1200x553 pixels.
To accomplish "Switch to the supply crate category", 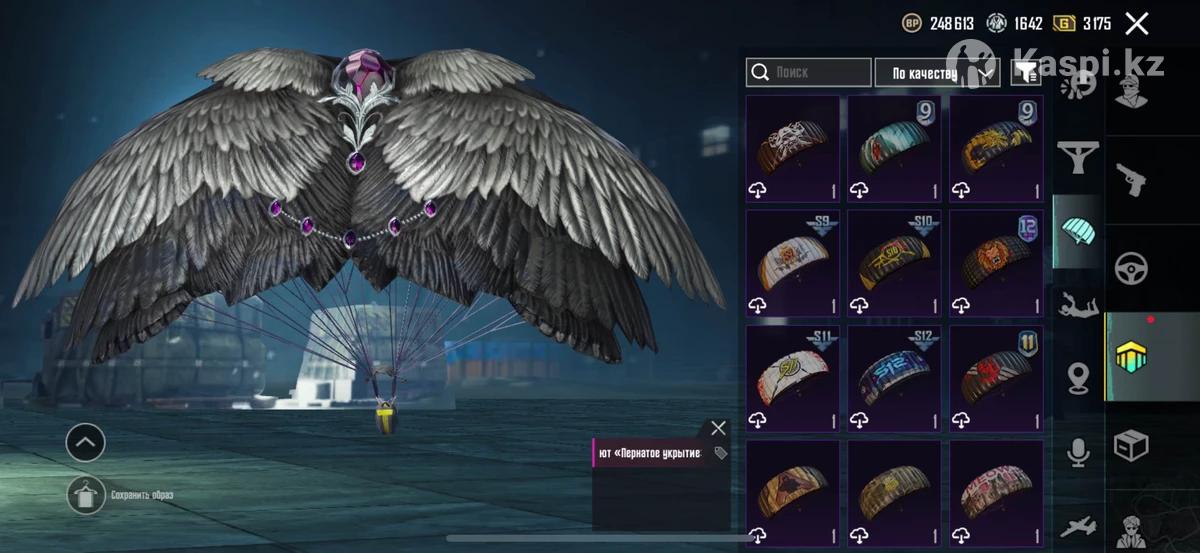I will [1131, 445].
